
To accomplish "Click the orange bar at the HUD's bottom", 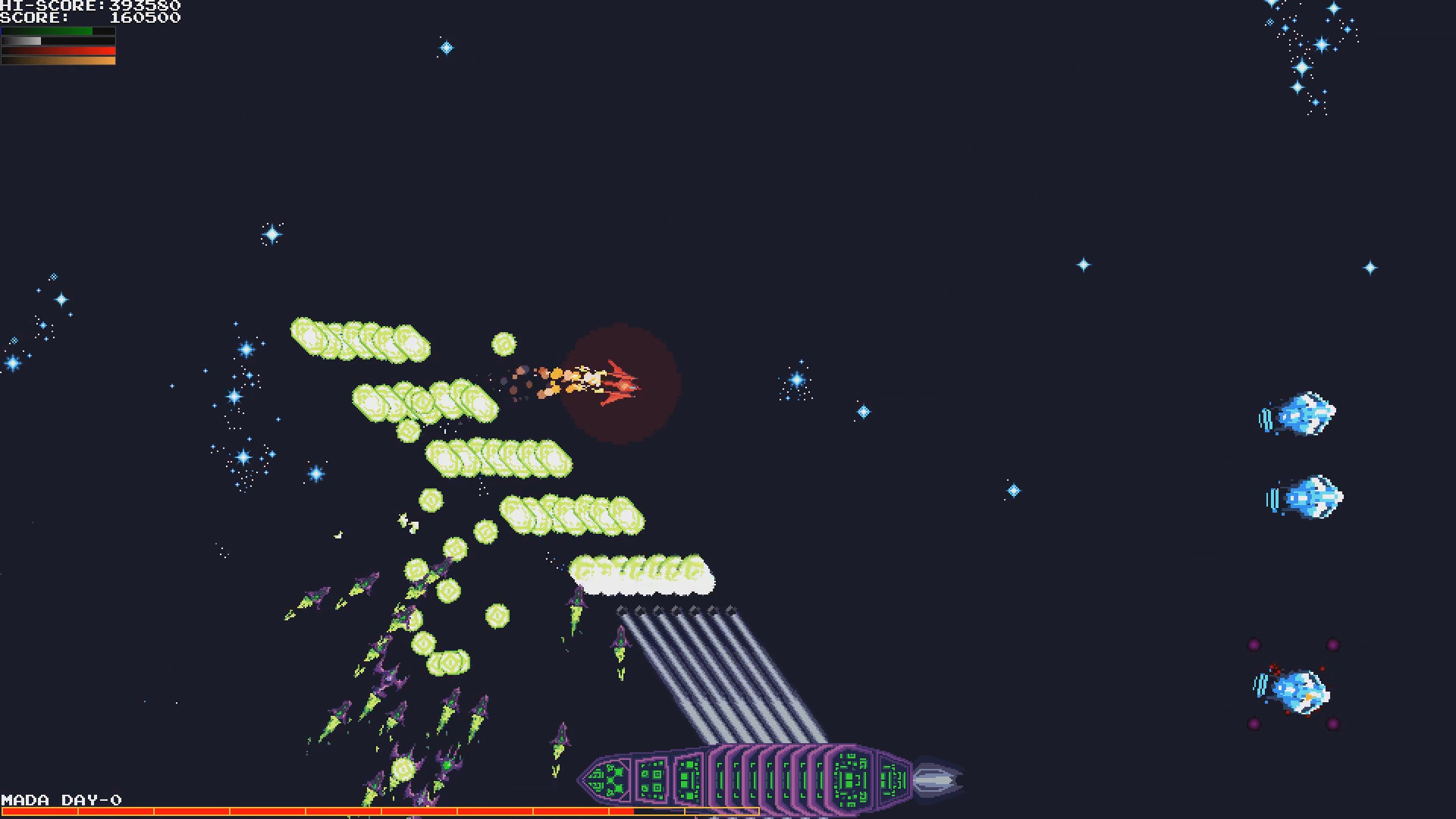I will click(x=57, y=61).
